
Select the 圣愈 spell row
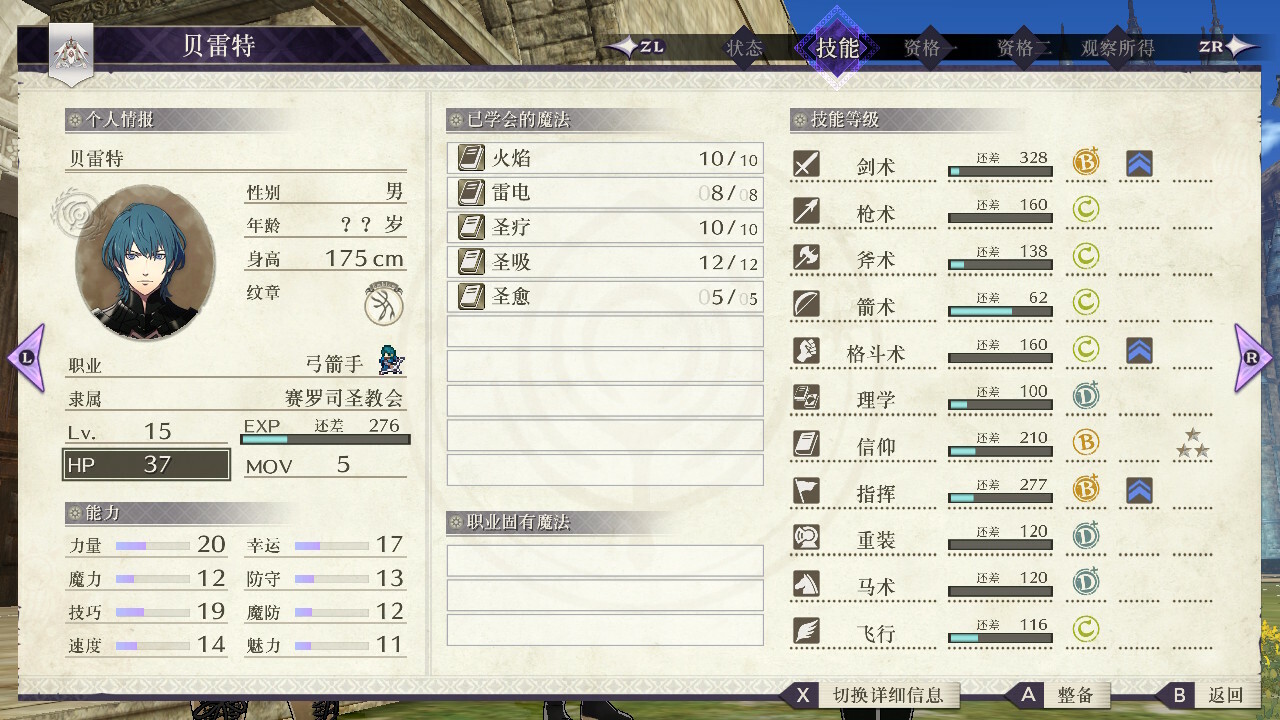pyautogui.click(x=604, y=296)
